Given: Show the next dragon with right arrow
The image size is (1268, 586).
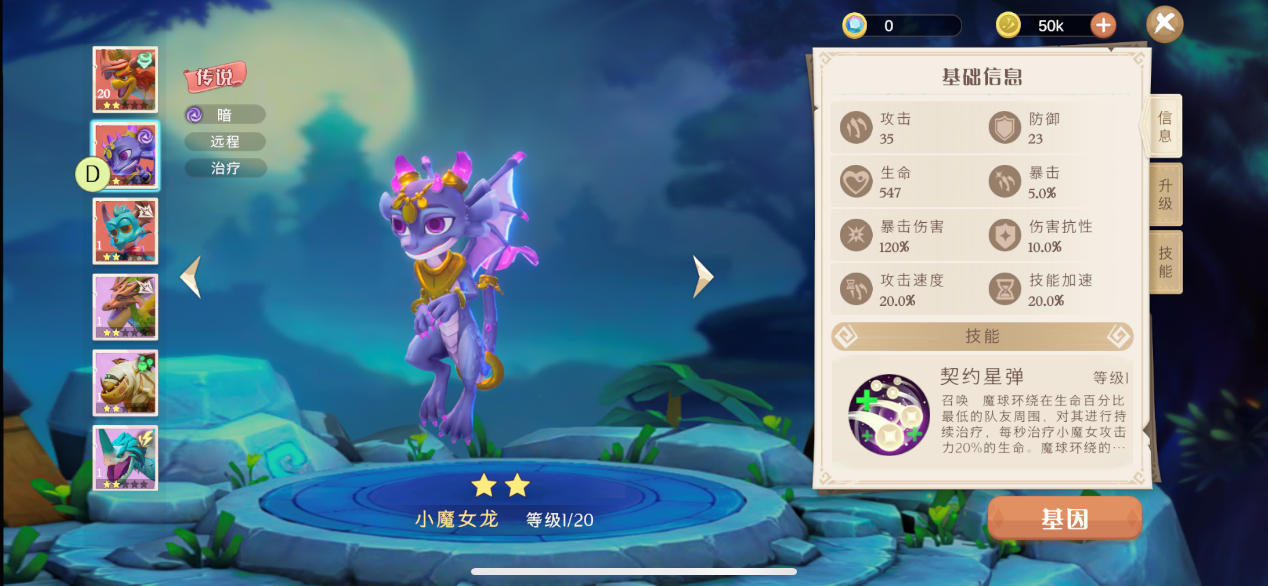Looking at the screenshot, I should [703, 277].
